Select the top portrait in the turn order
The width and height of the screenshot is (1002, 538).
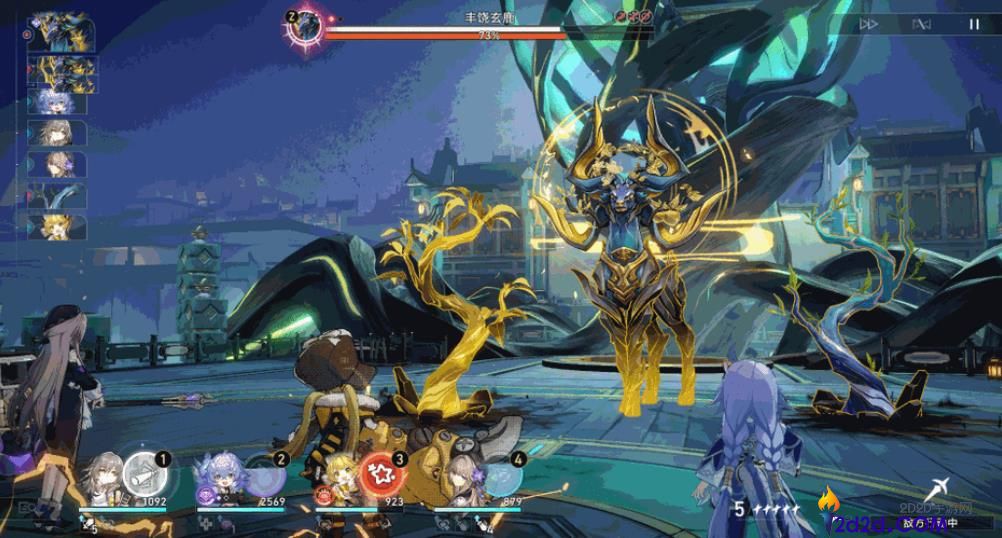[62, 31]
